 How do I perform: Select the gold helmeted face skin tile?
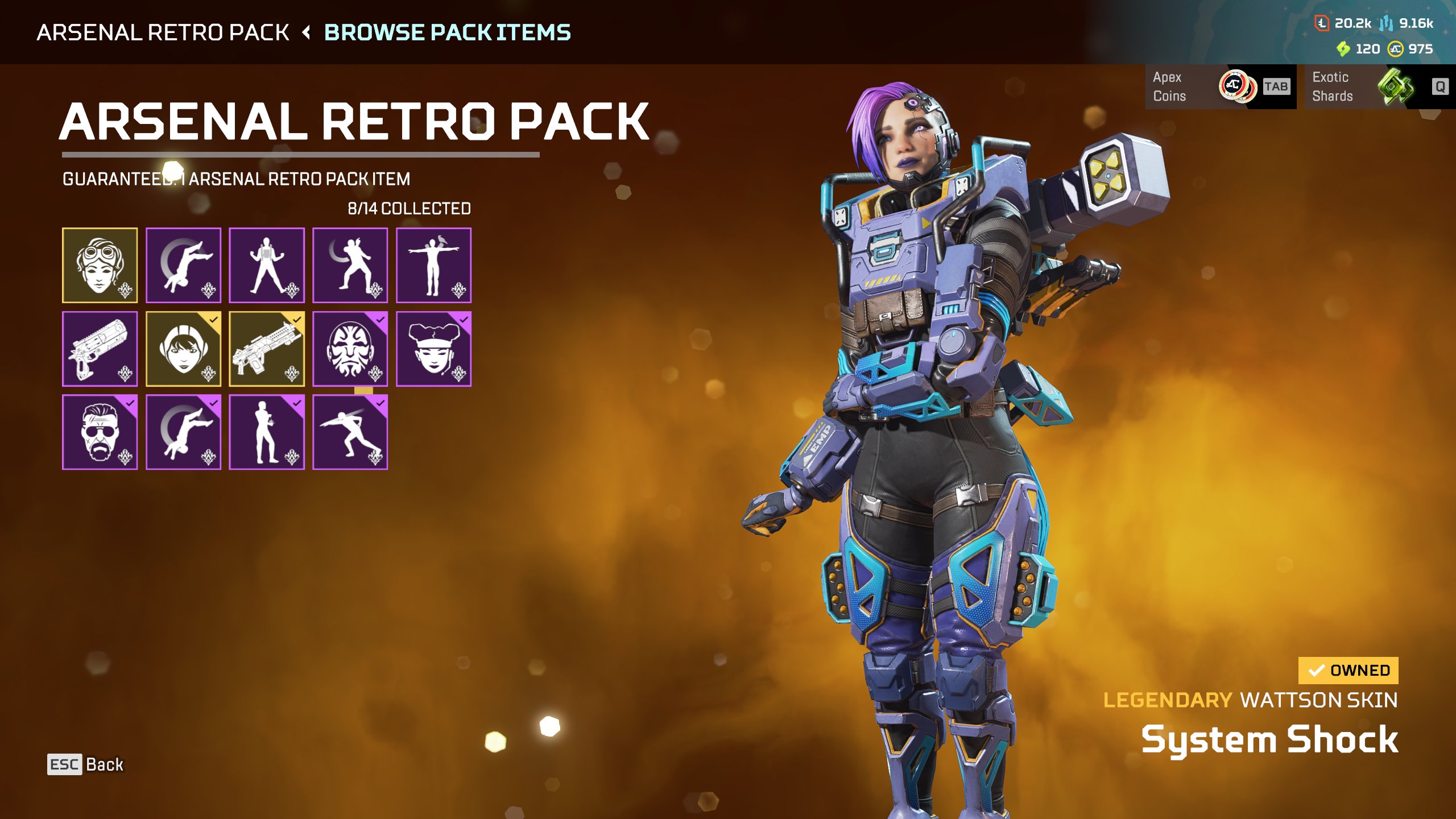pyautogui.click(x=183, y=349)
